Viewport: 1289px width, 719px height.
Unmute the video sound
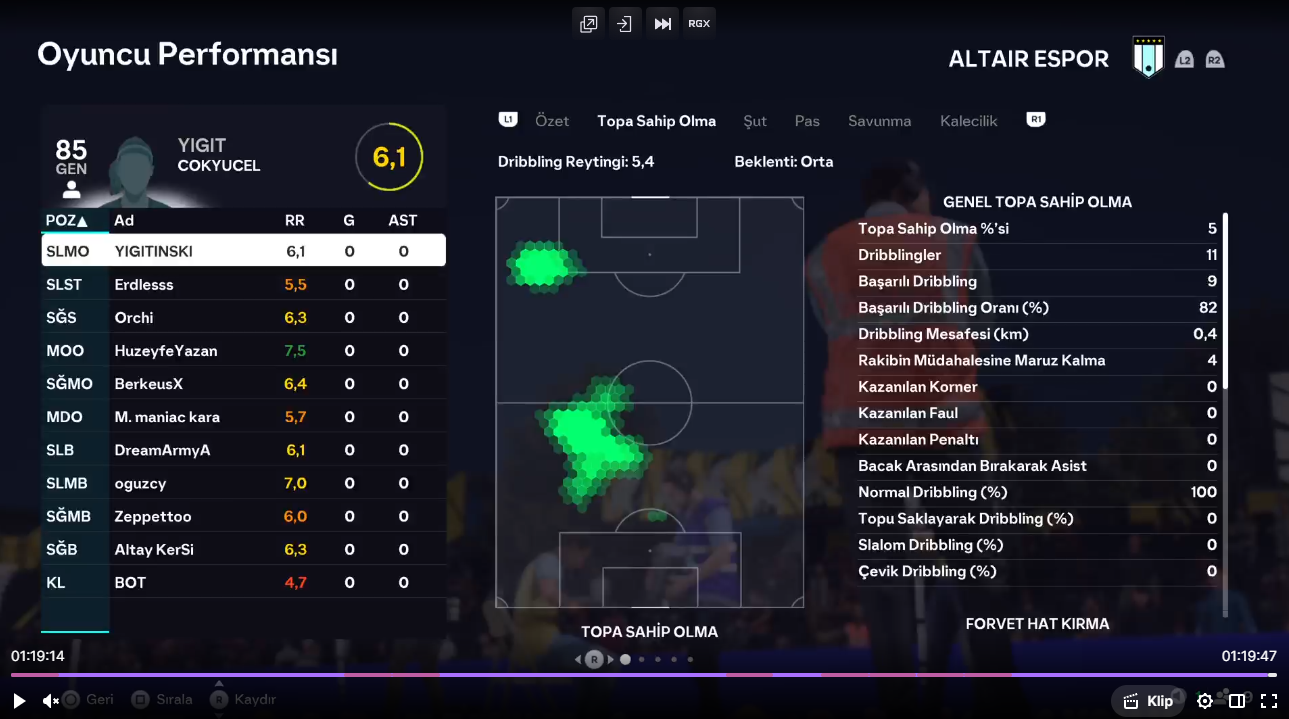click(51, 701)
